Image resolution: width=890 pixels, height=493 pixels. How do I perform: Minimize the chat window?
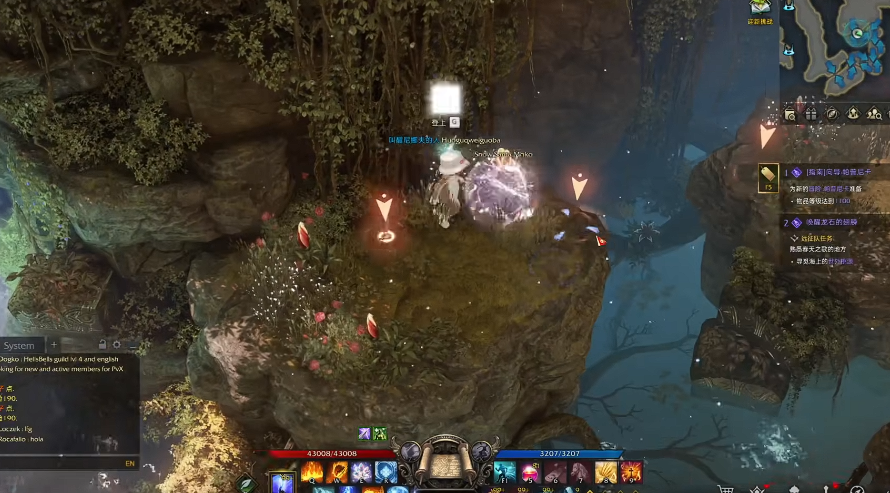point(132,346)
